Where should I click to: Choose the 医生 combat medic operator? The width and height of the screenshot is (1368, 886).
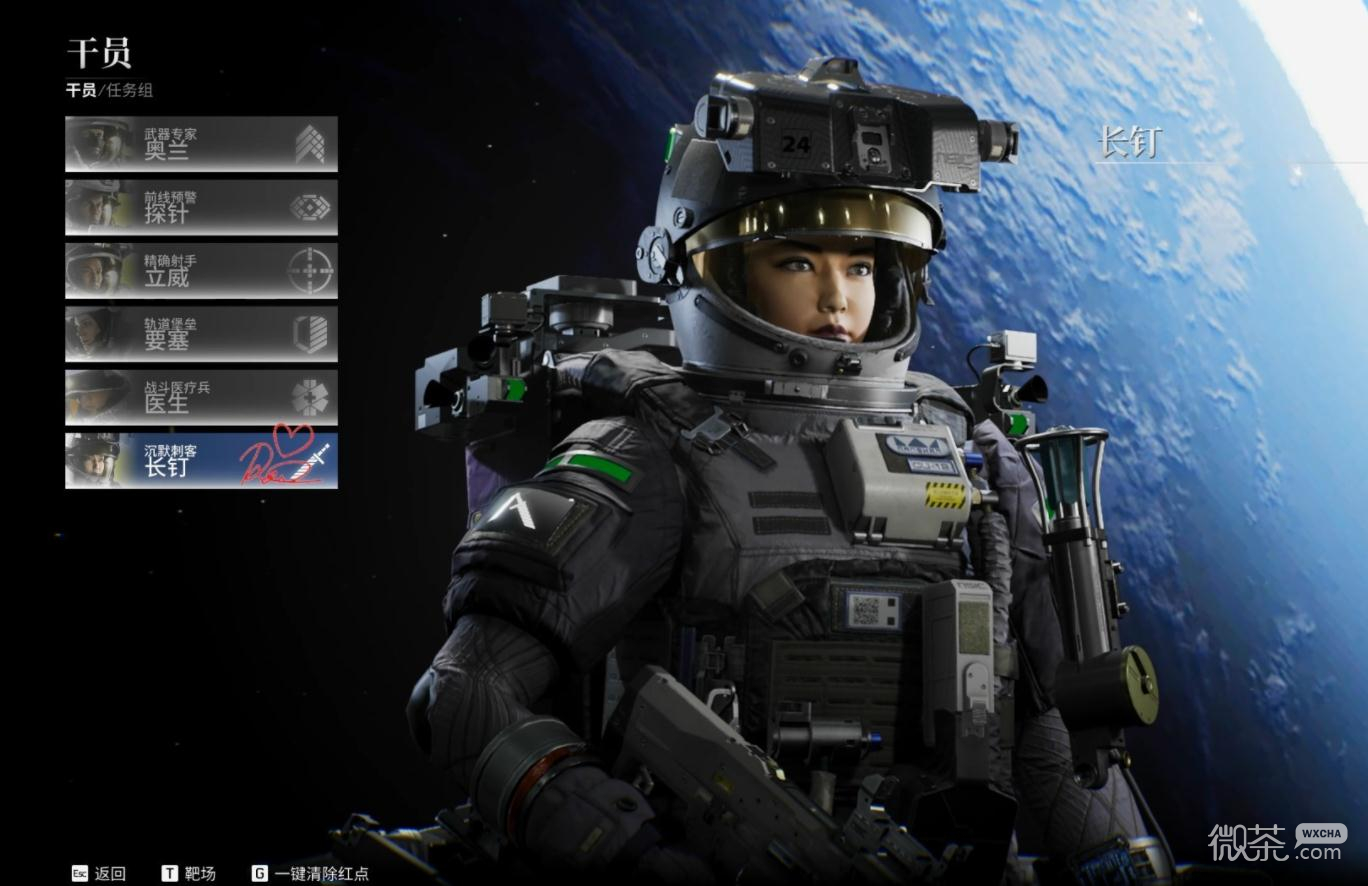201,397
